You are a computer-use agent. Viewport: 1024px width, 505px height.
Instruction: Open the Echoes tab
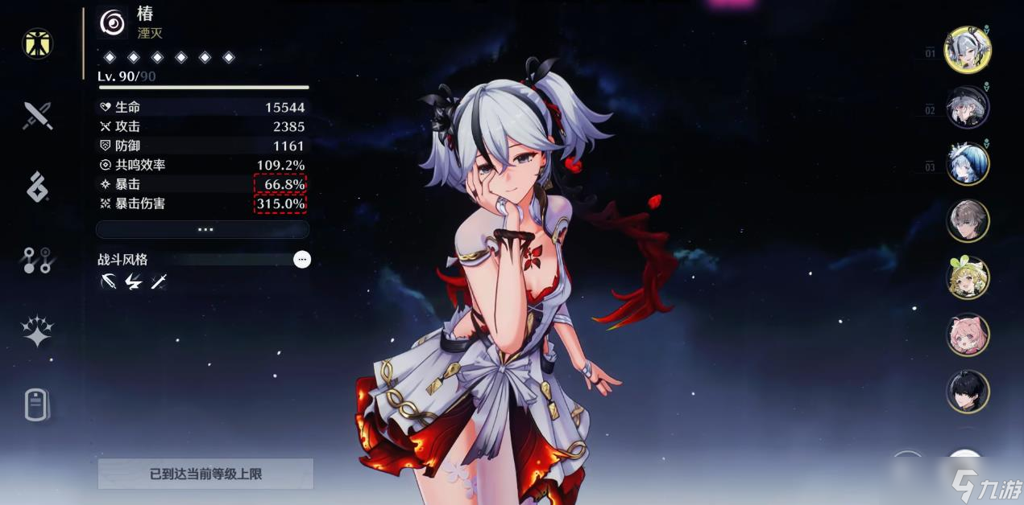click(38, 187)
